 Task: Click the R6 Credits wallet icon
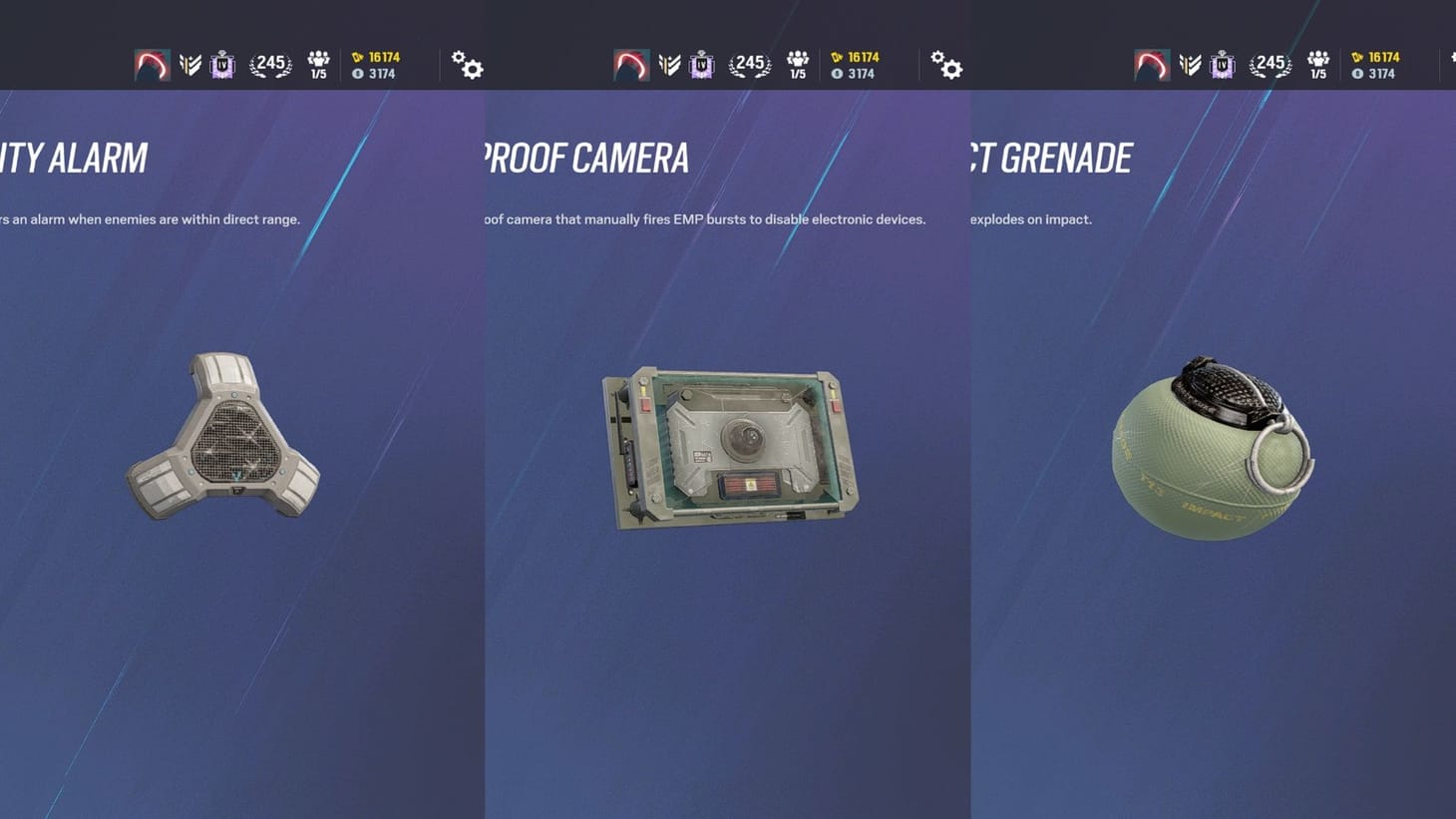pos(357,57)
